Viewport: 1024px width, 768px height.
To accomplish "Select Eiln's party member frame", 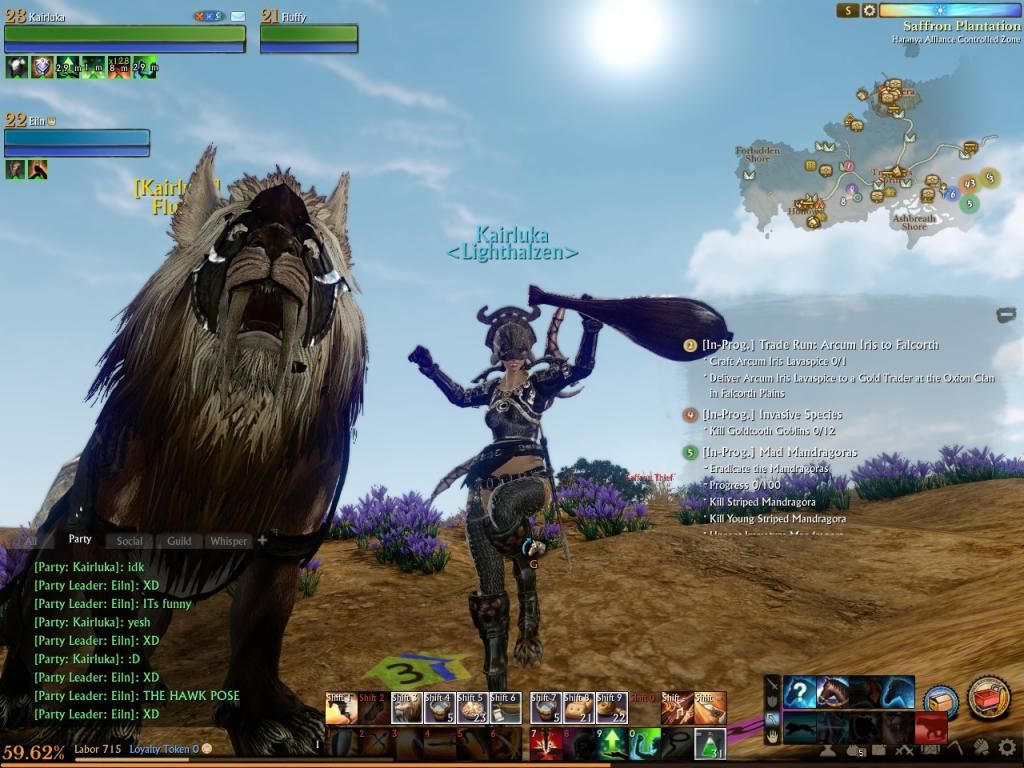I will pyautogui.click(x=77, y=138).
